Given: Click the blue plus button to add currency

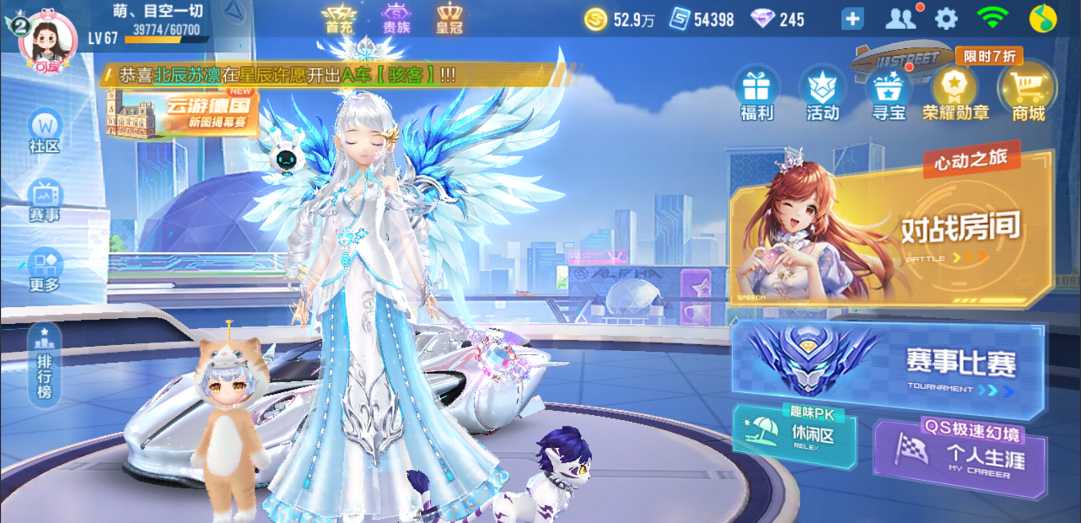Looking at the screenshot, I should coord(852,19).
